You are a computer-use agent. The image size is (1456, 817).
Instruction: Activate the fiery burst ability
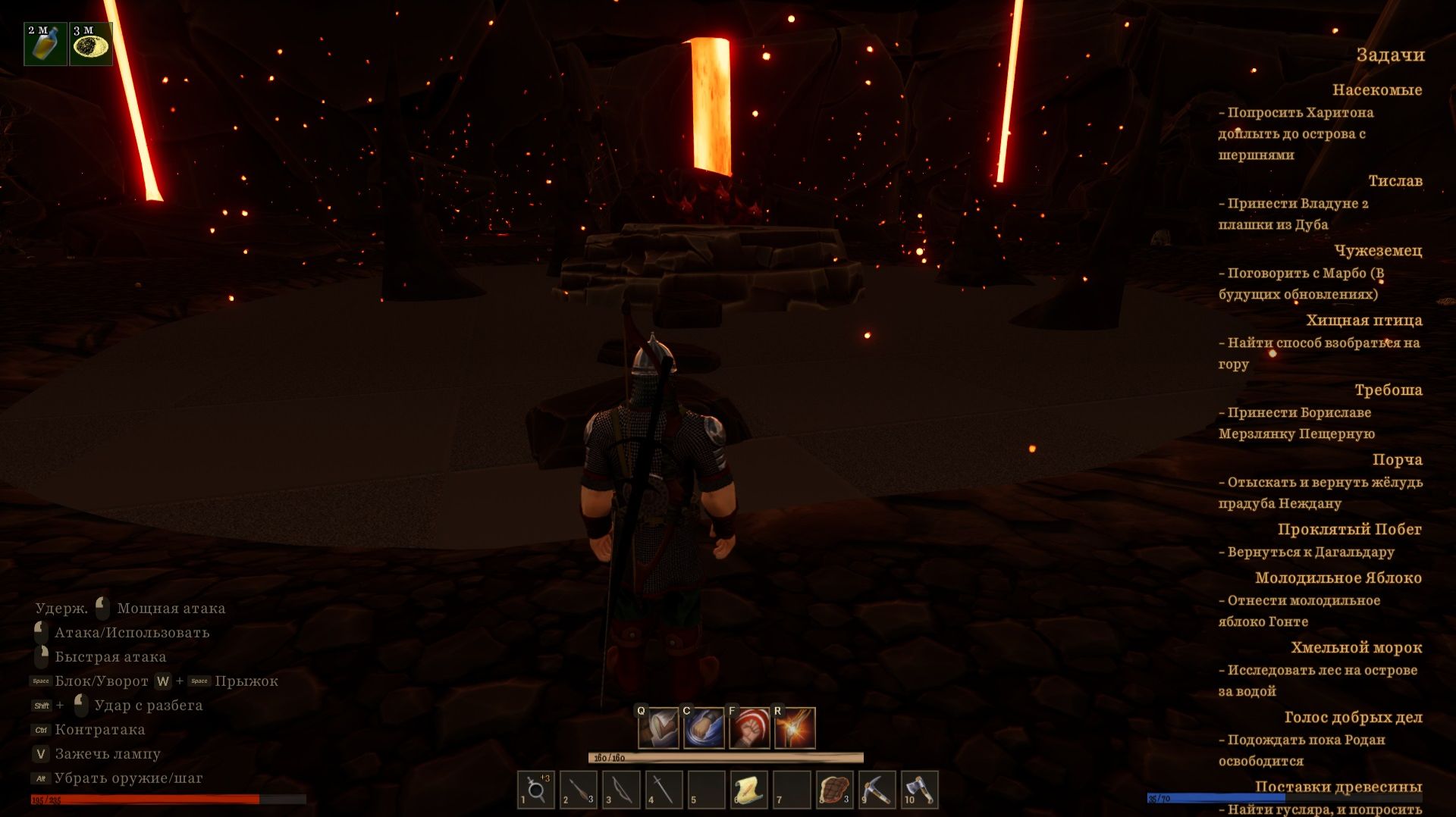click(x=795, y=728)
